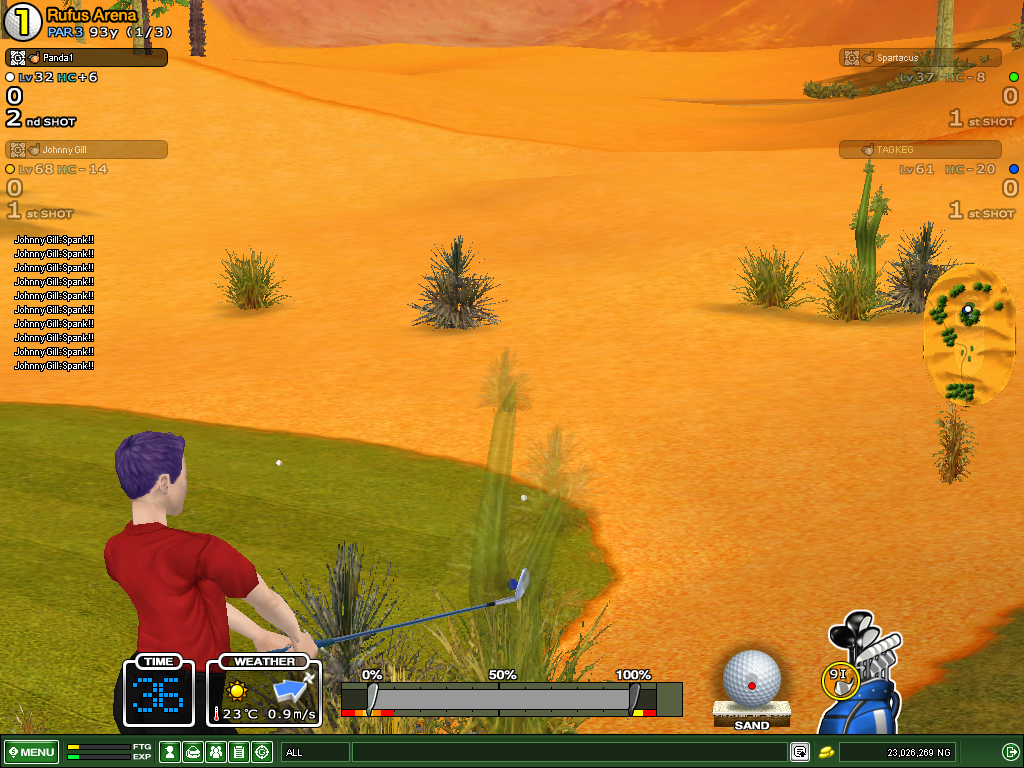Select TAGKEG player name panel
Image resolution: width=1024 pixels, height=768 pixels.
click(x=920, y=150)
